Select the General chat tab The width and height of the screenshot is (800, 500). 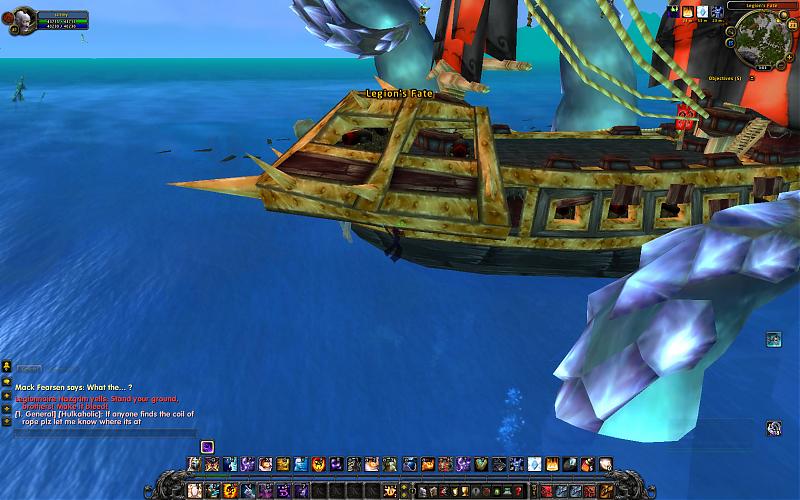pos(27,368)
